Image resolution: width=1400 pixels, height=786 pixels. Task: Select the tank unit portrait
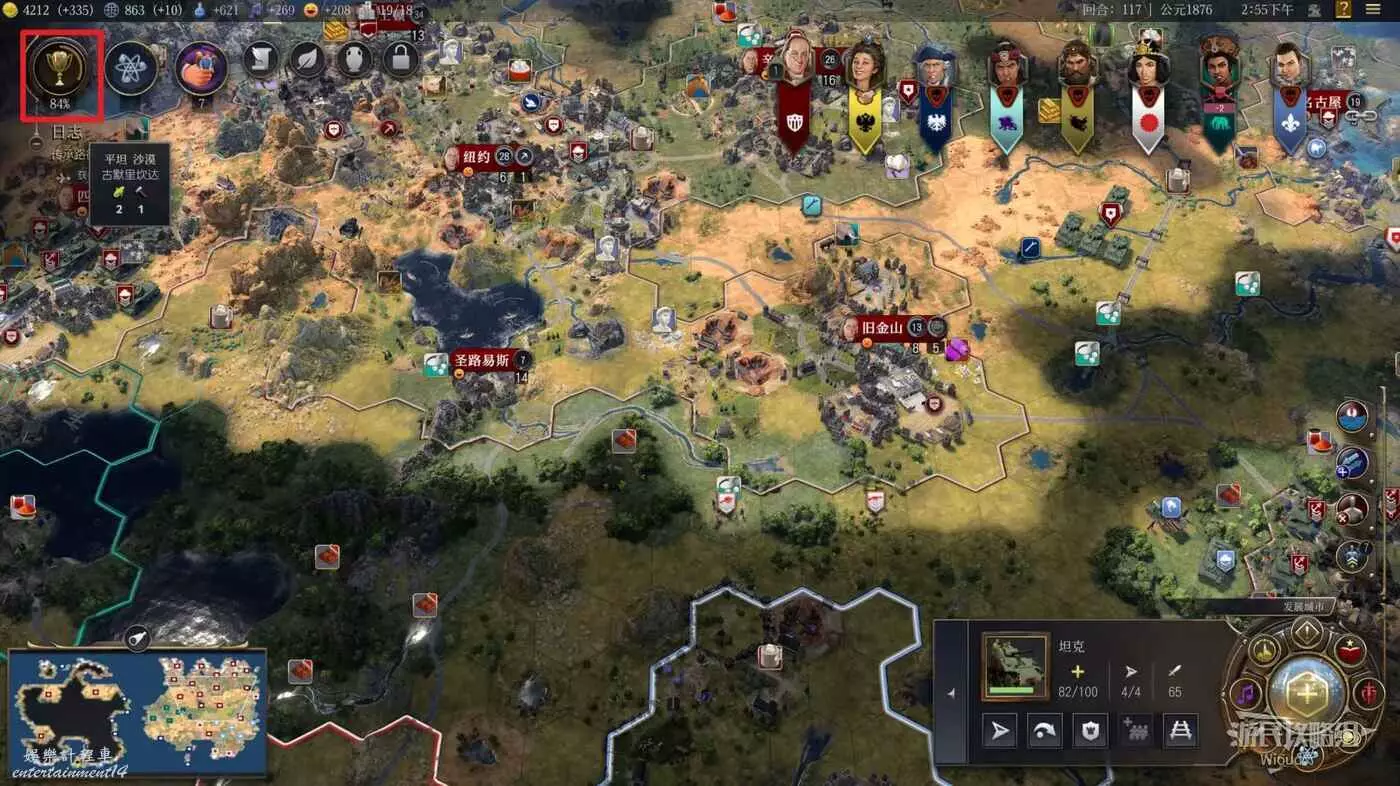tap(1015, 666)
